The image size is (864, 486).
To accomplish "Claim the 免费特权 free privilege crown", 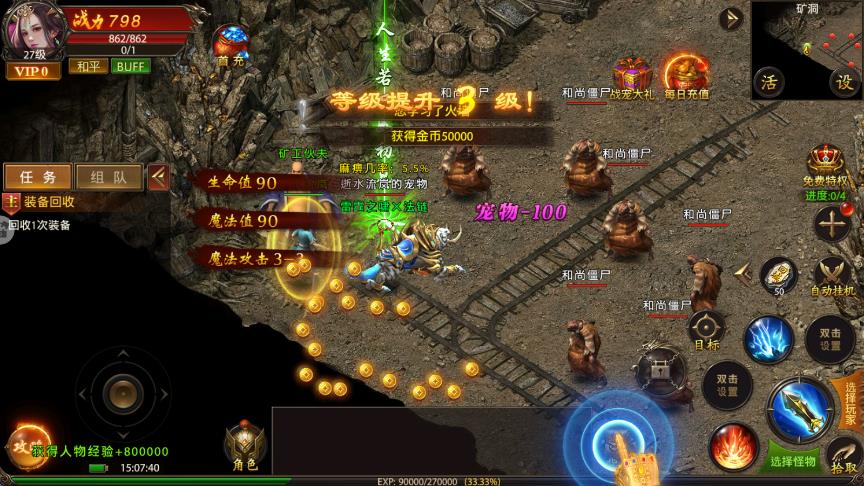I will point(826,164).
